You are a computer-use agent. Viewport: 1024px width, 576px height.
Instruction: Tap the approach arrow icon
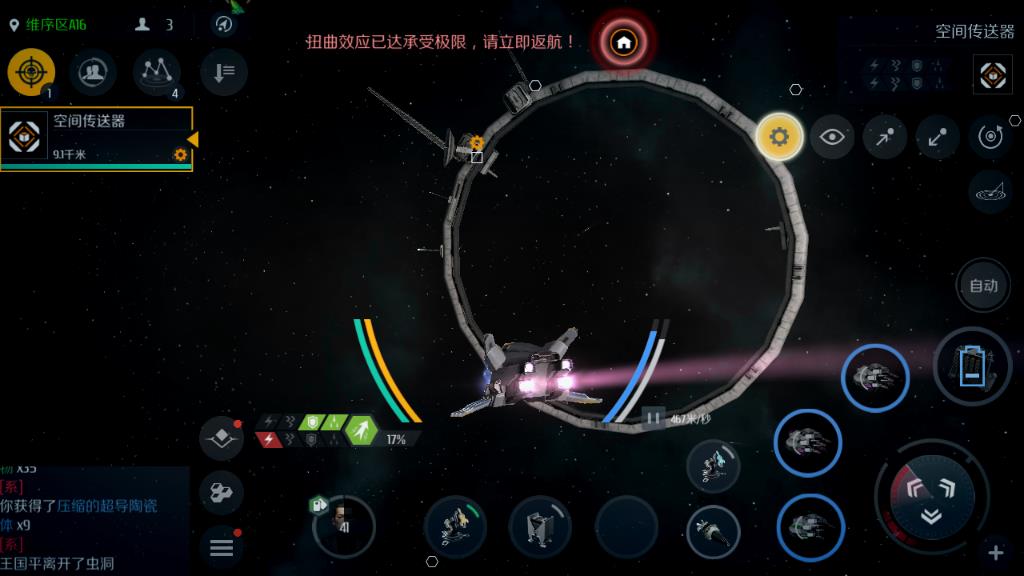tap(885, 137)
